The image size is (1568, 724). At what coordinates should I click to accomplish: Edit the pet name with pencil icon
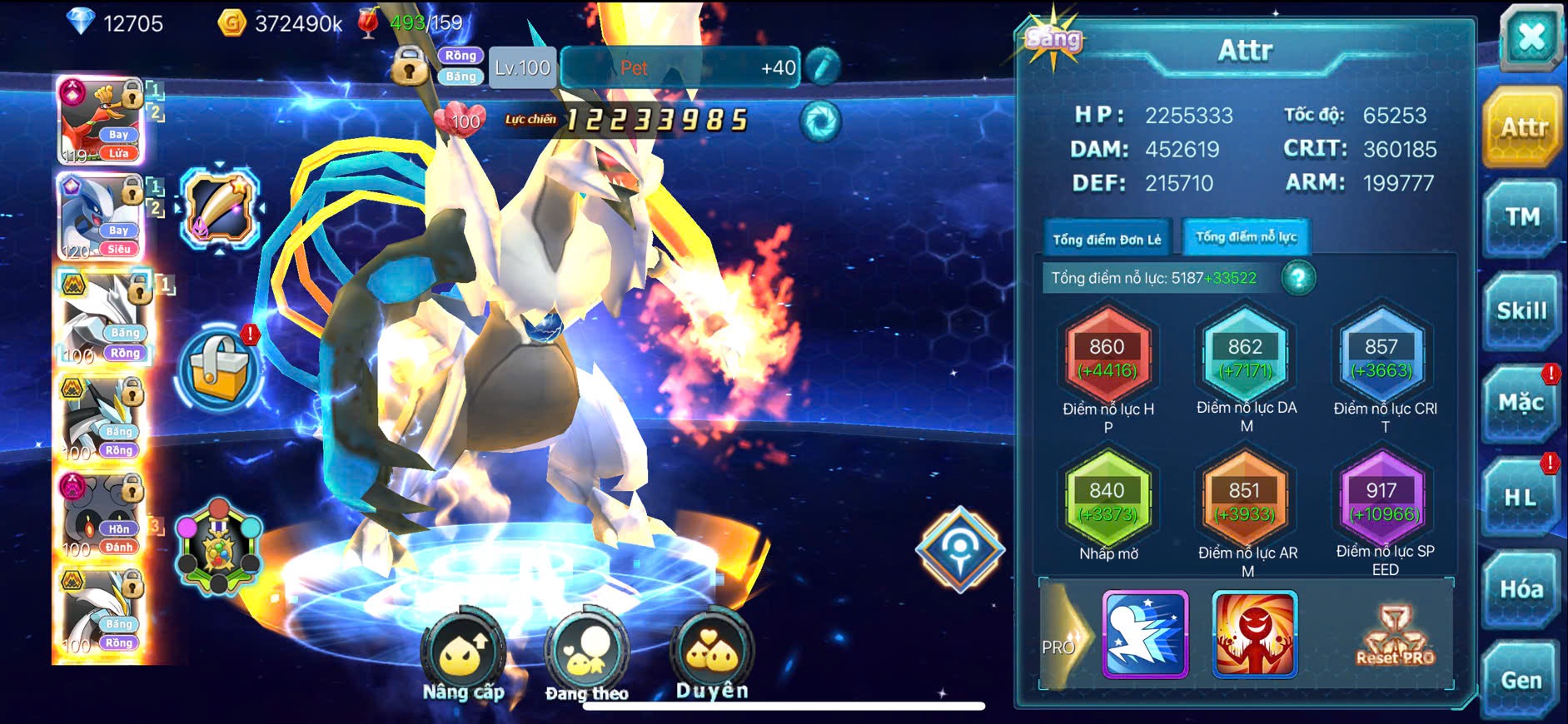tap(823, 67)
